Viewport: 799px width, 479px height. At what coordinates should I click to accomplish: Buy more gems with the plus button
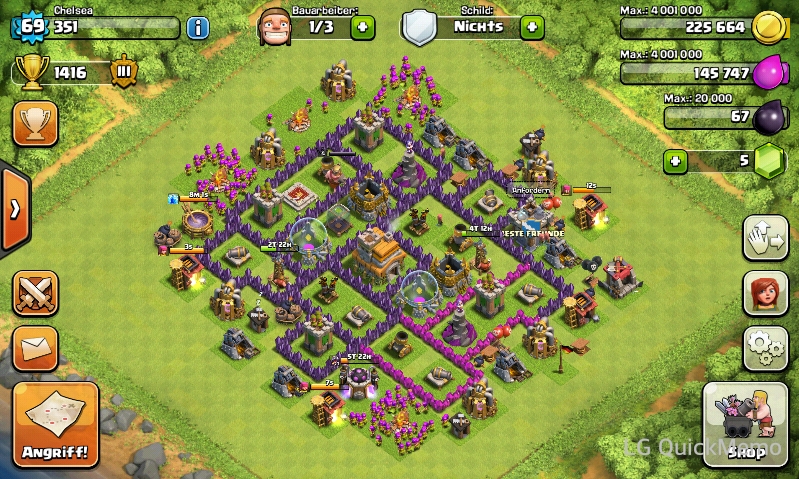677,160
